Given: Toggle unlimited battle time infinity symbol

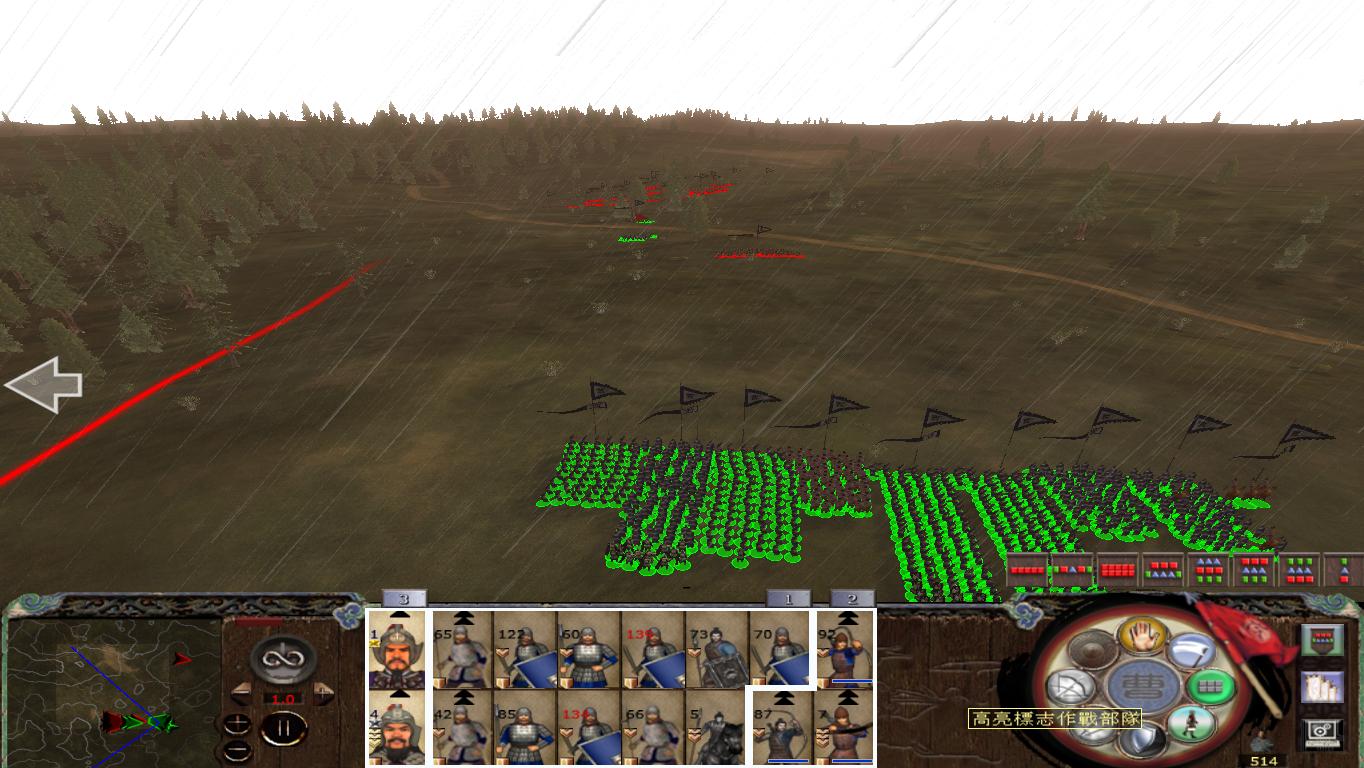Looking at the screenshot, I should click(x=281, y=657).
